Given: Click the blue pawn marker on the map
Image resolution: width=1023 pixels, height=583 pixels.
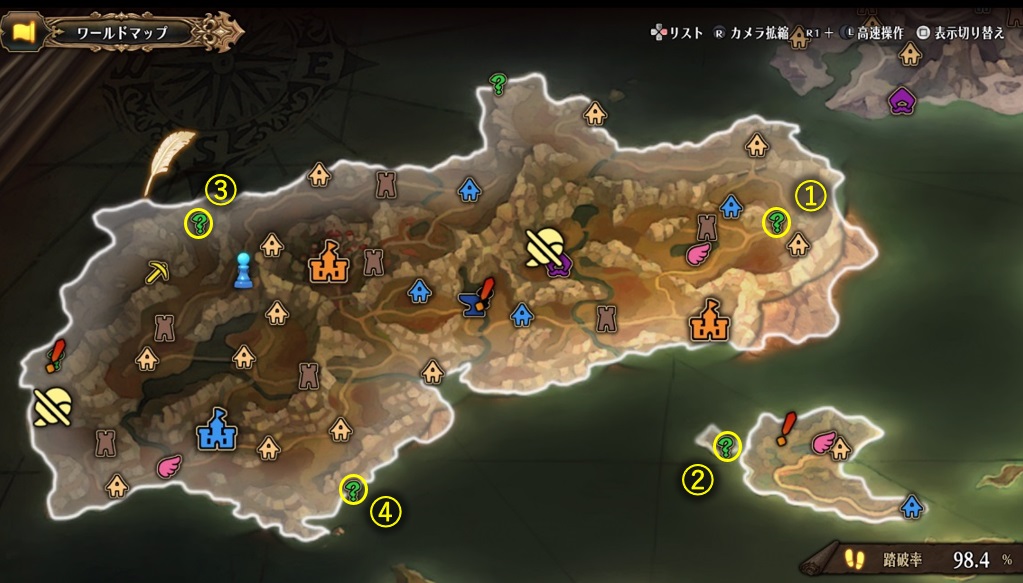Looking at the screenshot, I should tap(241, 270).
